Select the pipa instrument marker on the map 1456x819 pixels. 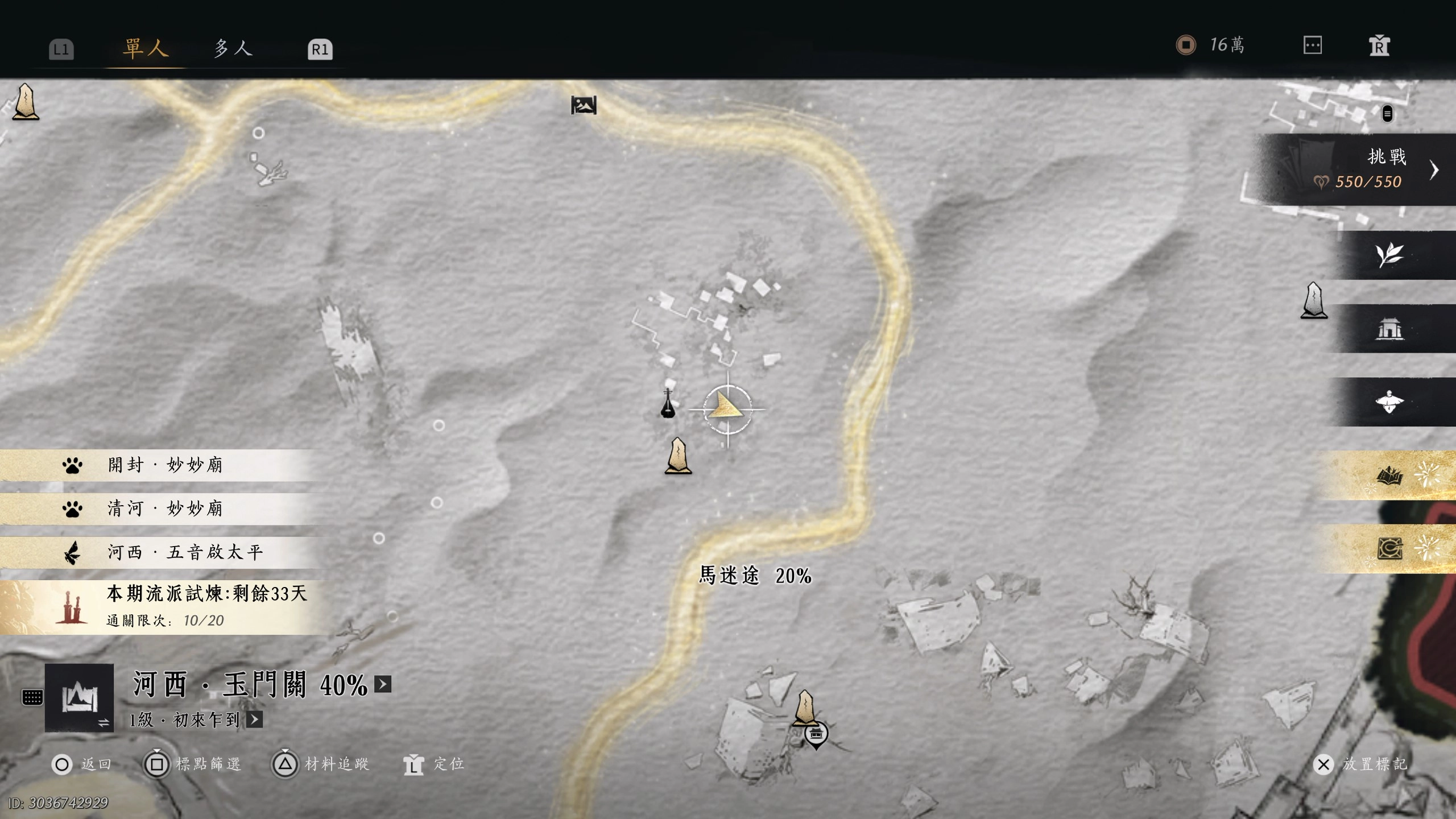pyautogui.click(x=668, y=405)
